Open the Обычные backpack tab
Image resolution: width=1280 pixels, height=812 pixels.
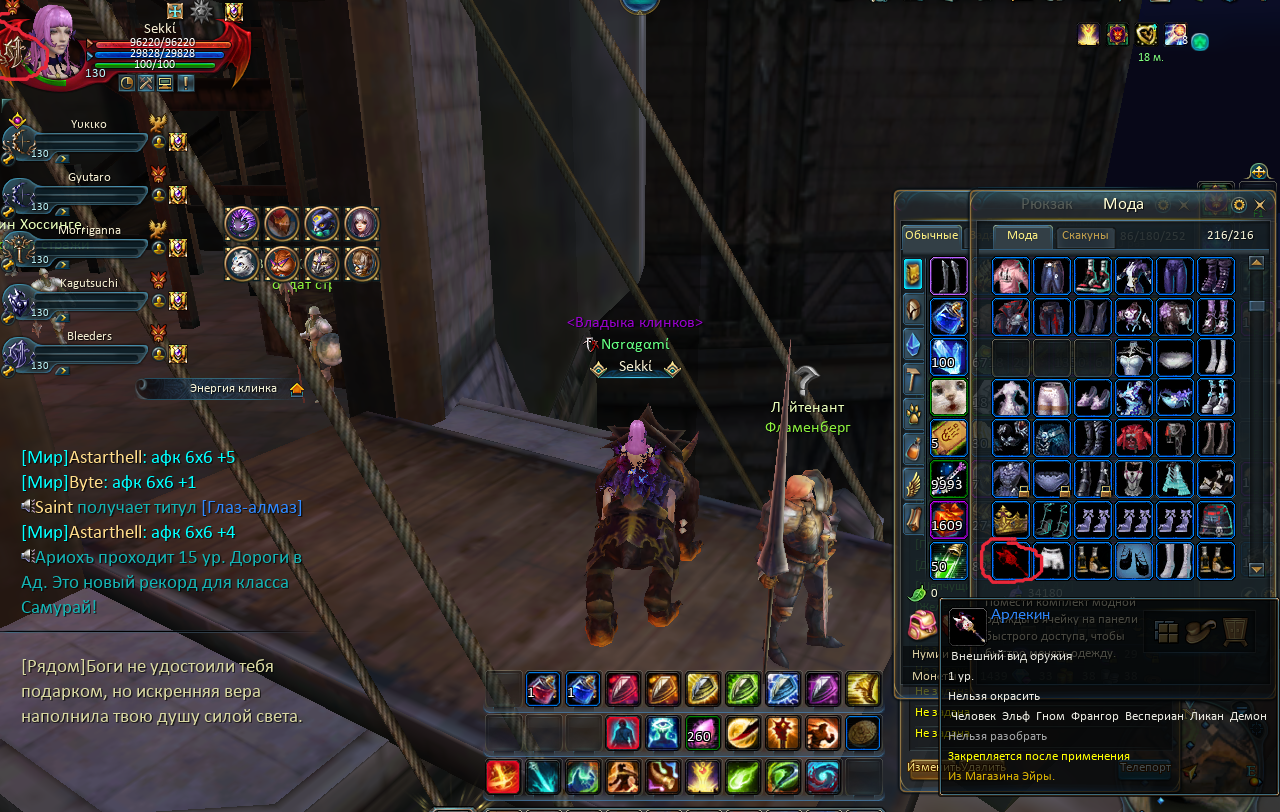point(931,236)
